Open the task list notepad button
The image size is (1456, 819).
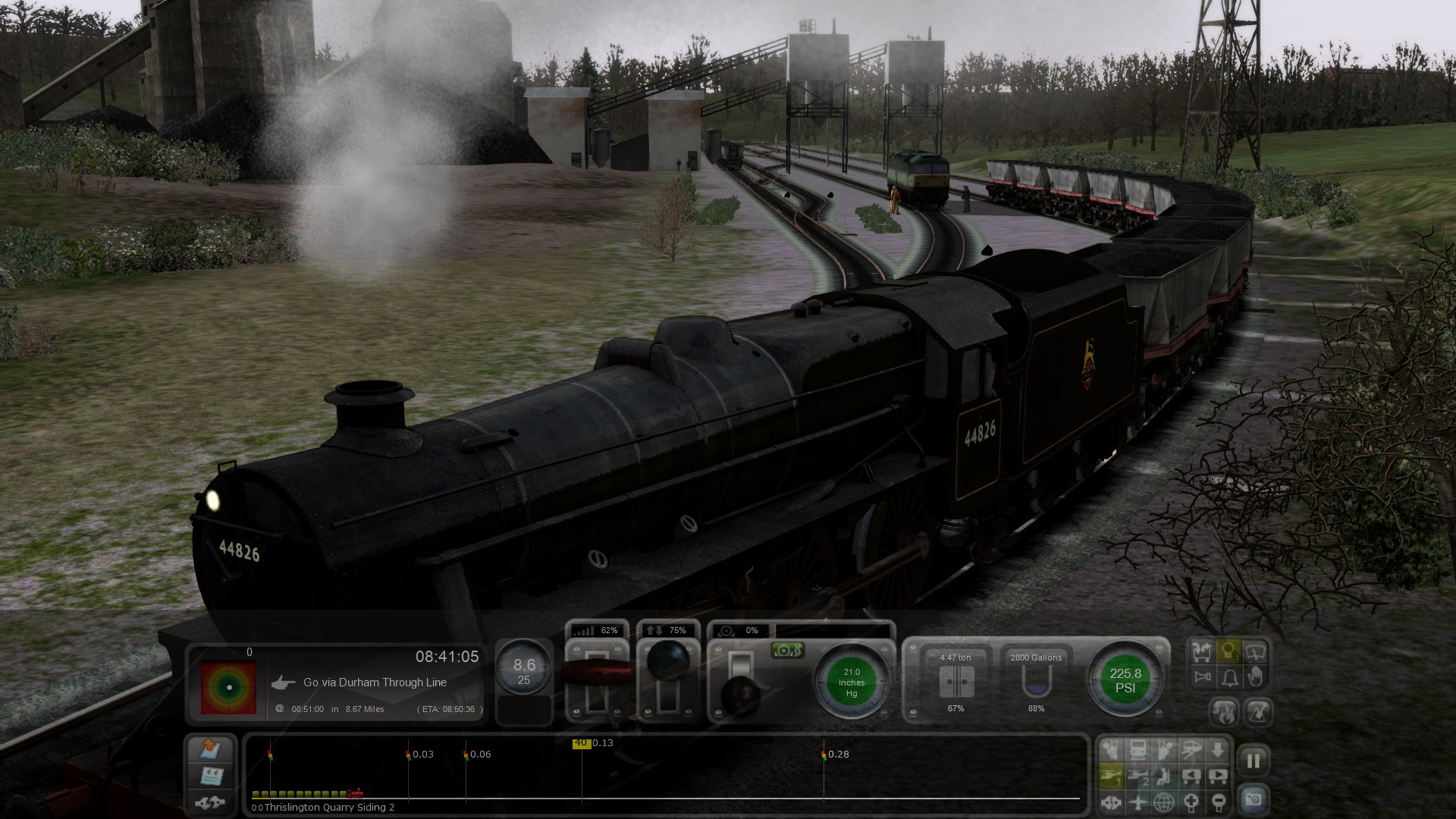(210, 776)
